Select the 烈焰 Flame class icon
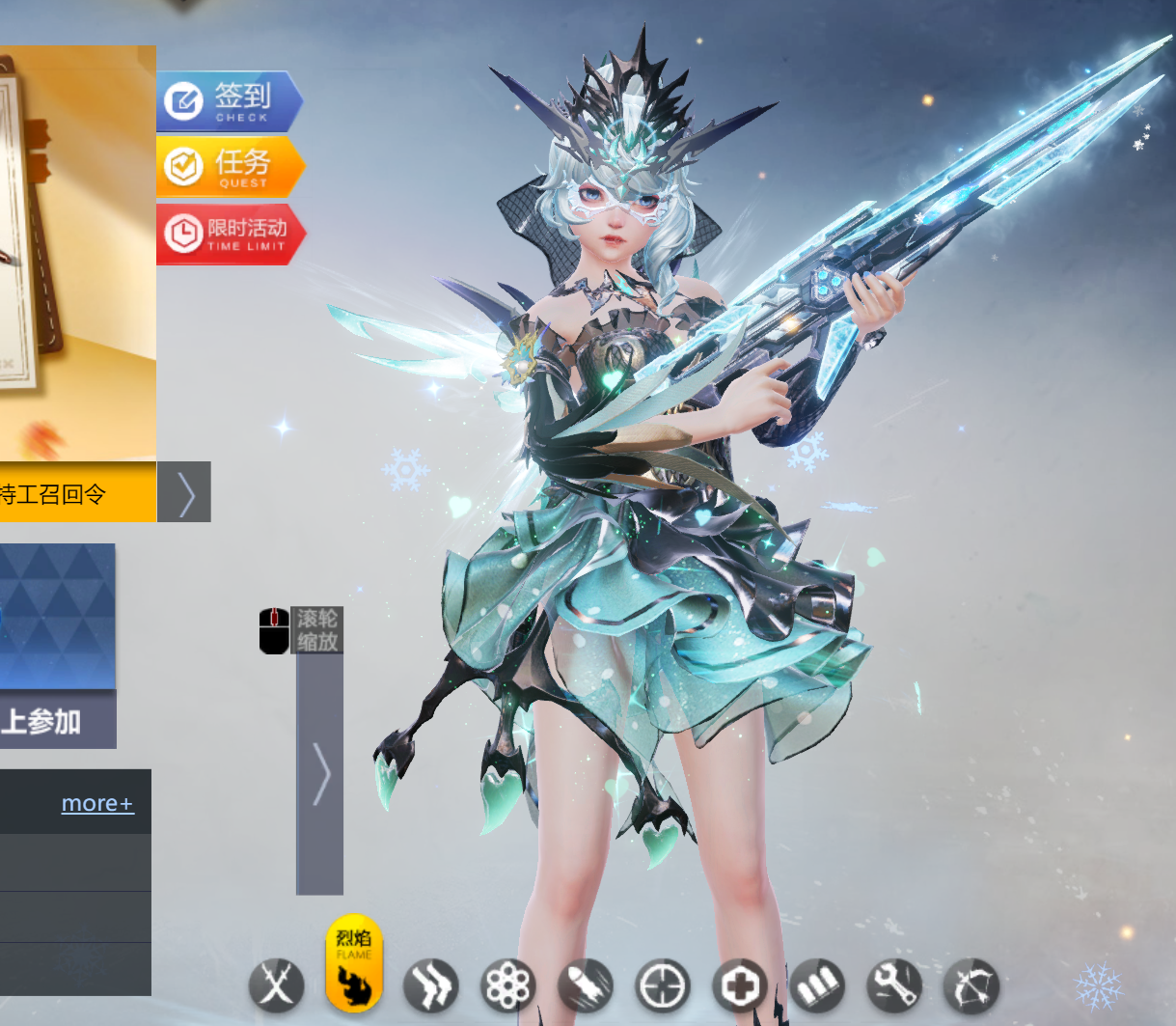The width and height of the screenshot is (1176, 1026). 354,963
